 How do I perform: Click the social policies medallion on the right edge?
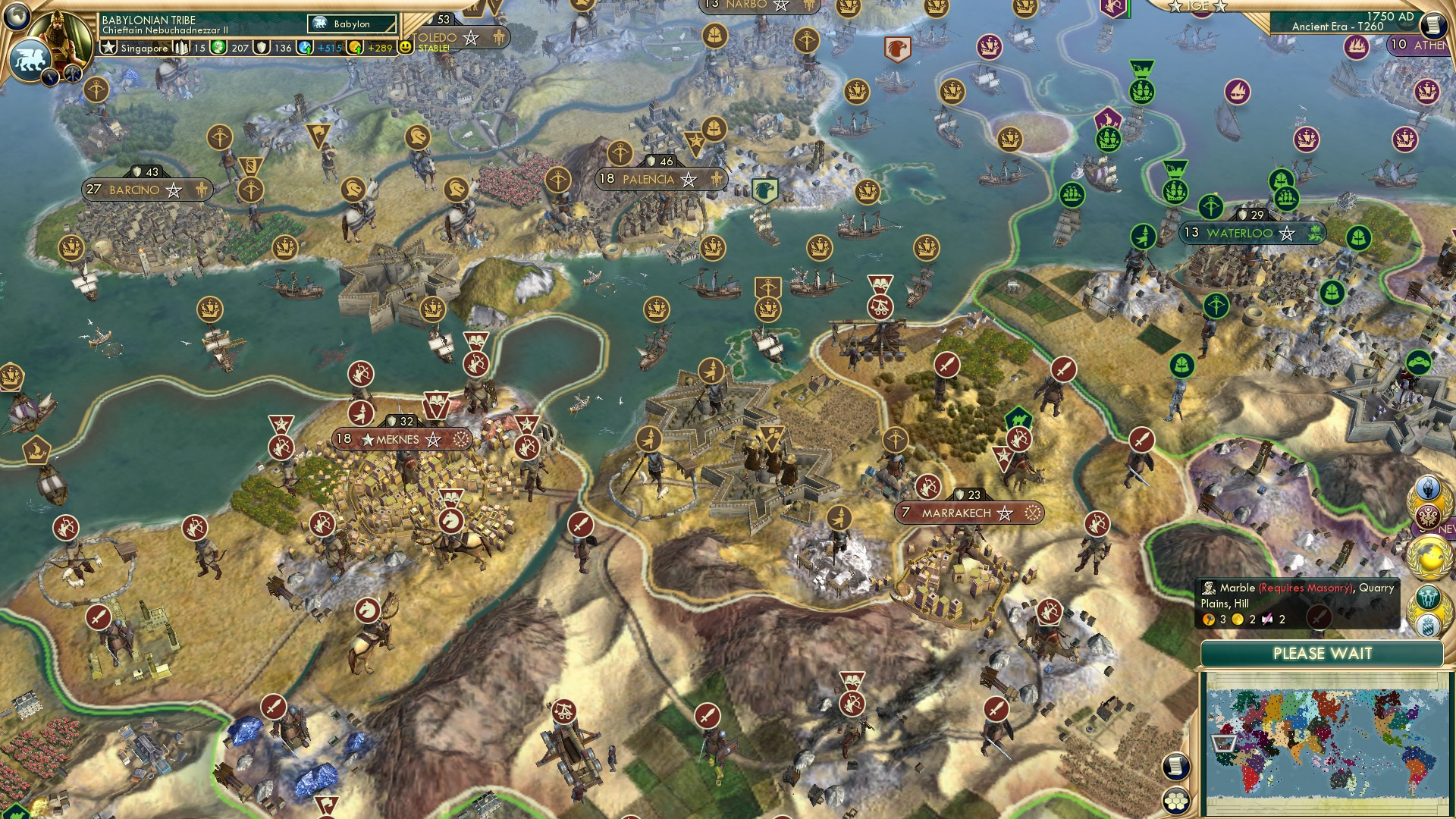pos(1429,517)
